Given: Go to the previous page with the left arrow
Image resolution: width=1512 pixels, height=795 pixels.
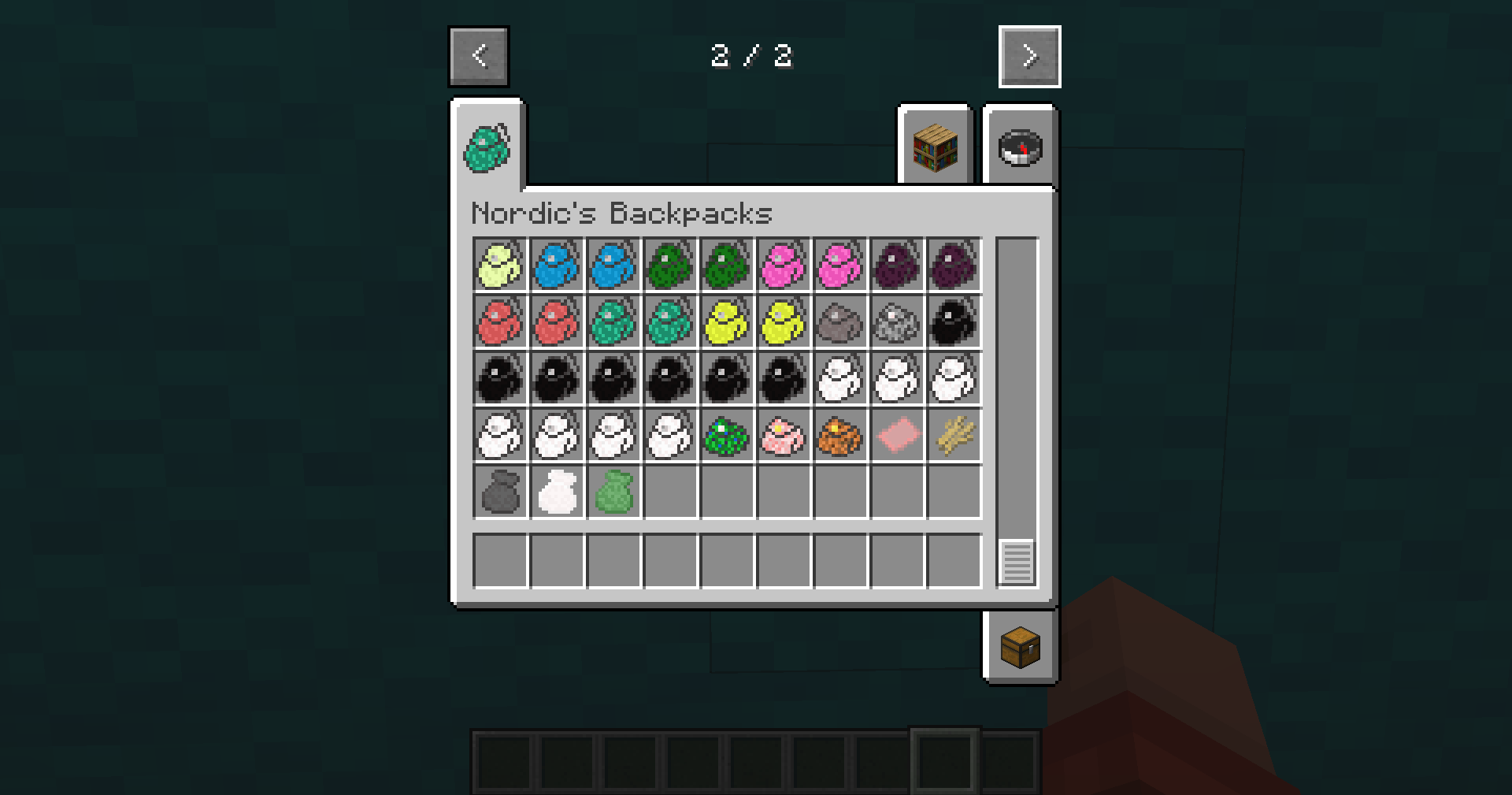Looking at the screenshot, I should [479, 56].
